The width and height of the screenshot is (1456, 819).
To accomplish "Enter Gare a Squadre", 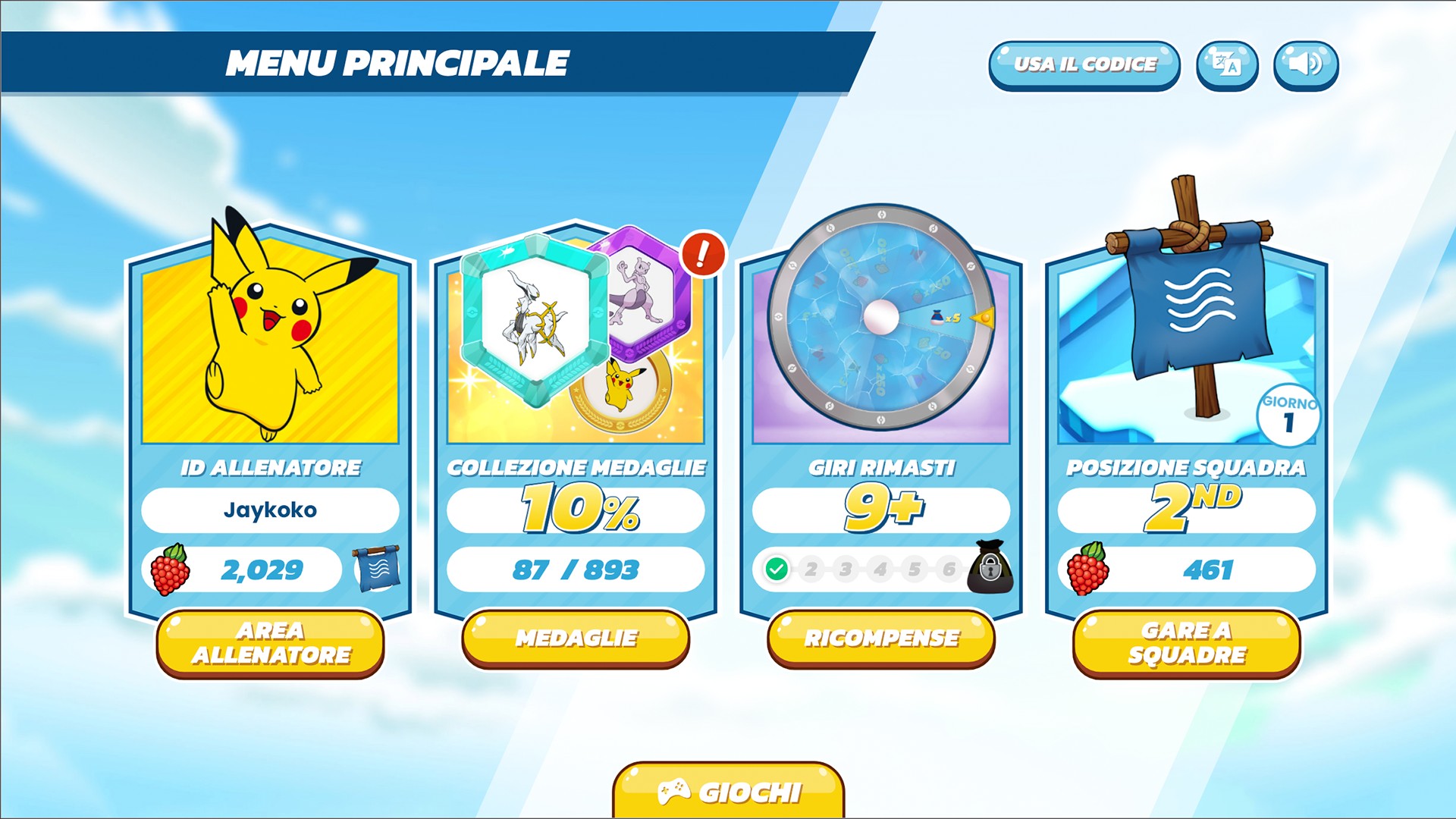I will pyautogui.click(x=1187, y=642).
